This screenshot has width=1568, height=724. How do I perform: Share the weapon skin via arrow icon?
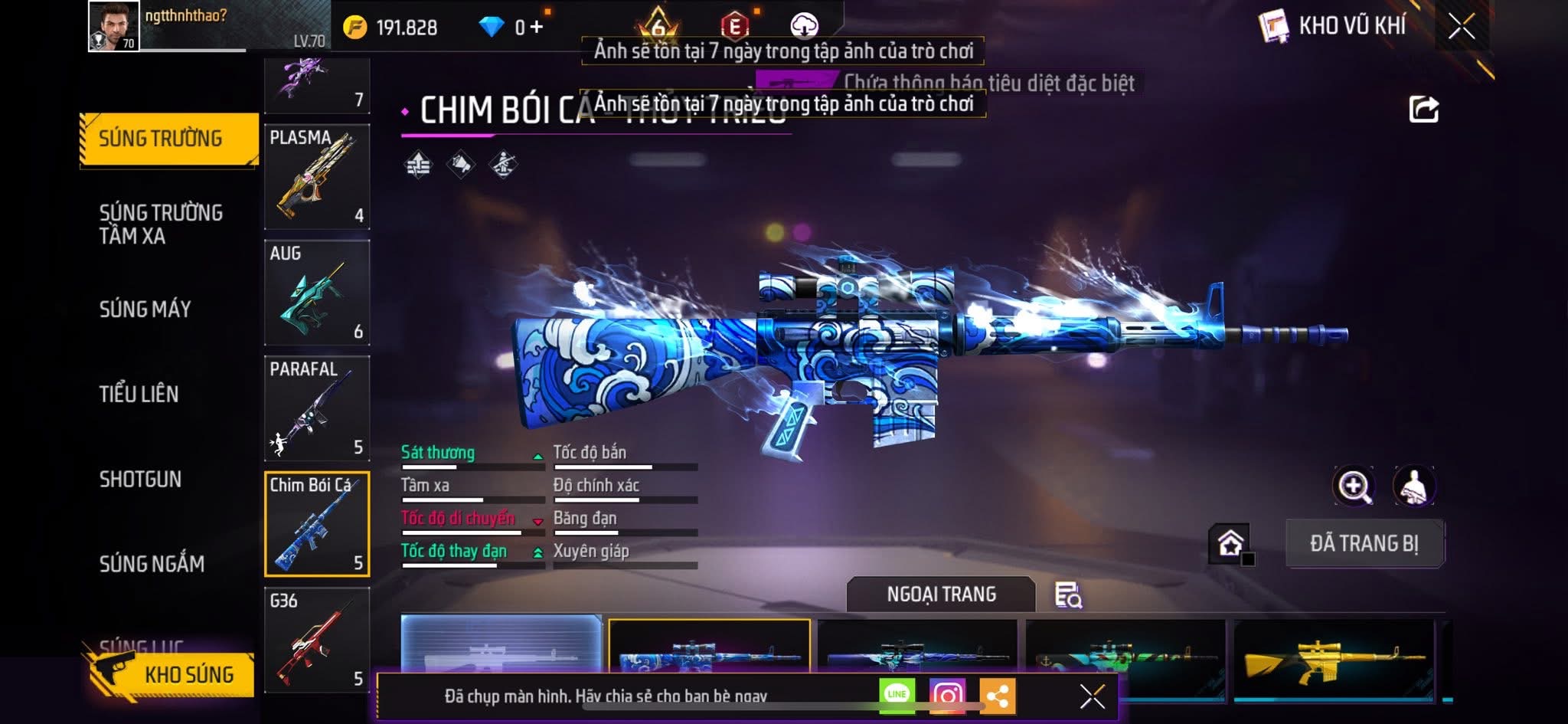tap(1424, 110)
